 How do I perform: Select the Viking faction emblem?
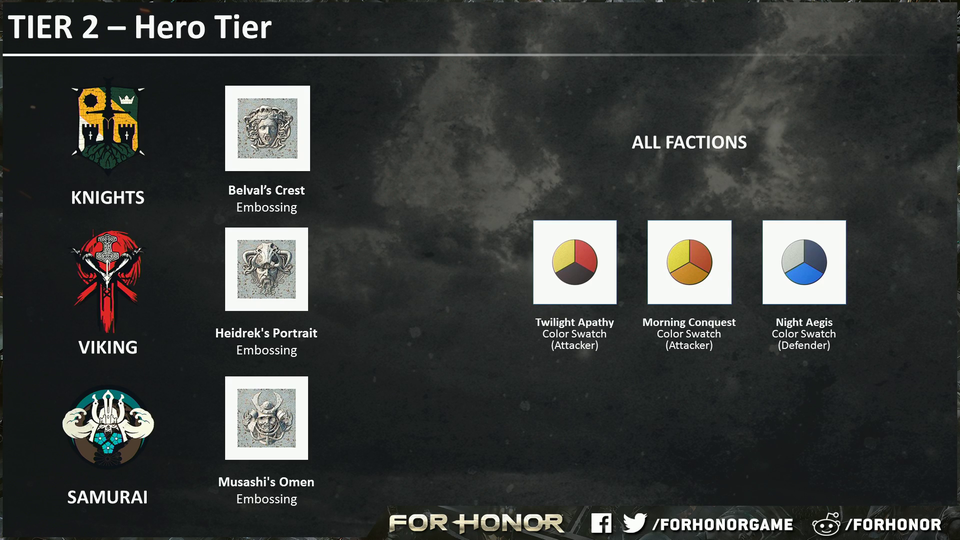point(106,279)
